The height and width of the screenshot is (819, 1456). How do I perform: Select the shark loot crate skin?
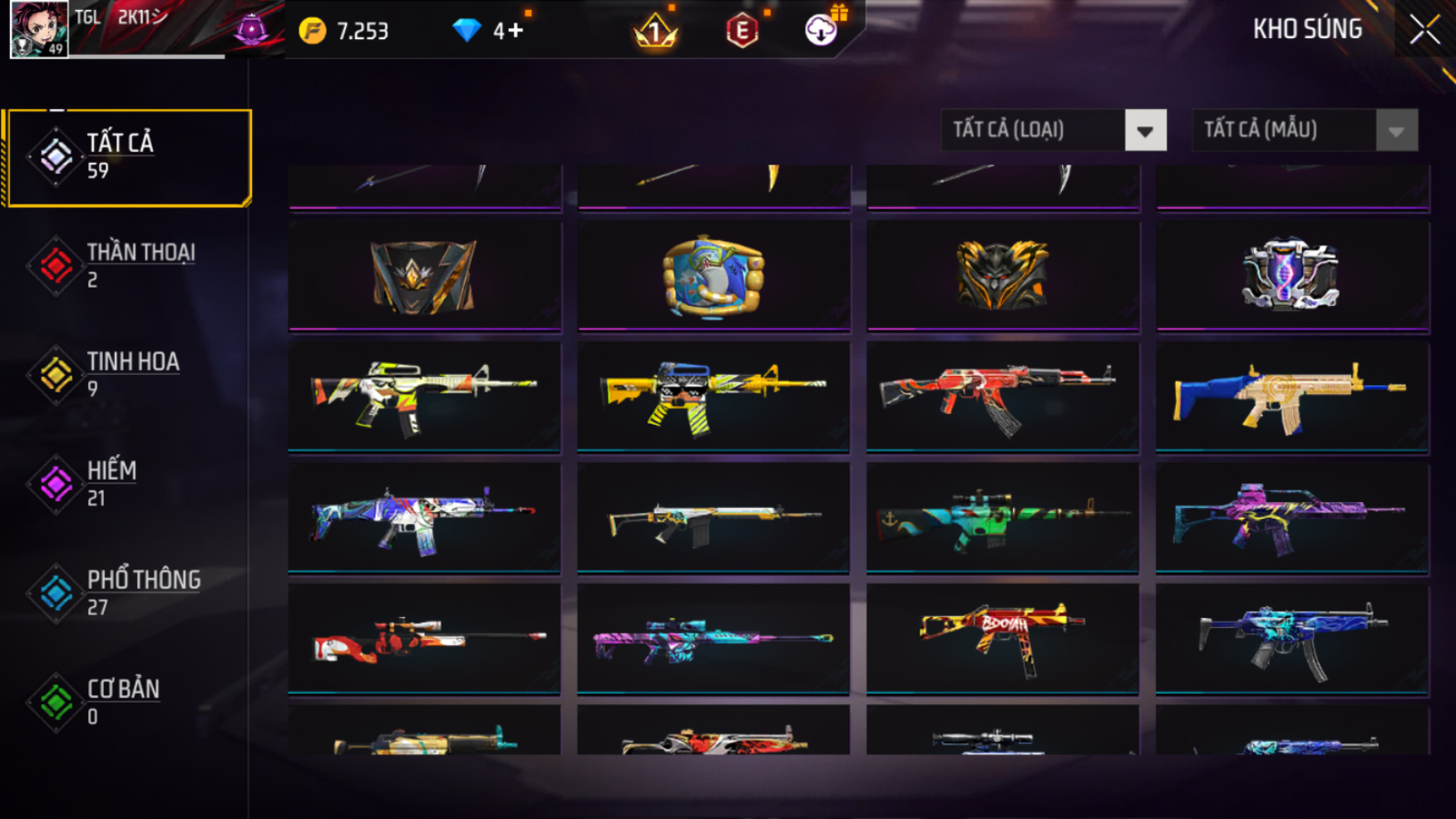tap(713, 276)
